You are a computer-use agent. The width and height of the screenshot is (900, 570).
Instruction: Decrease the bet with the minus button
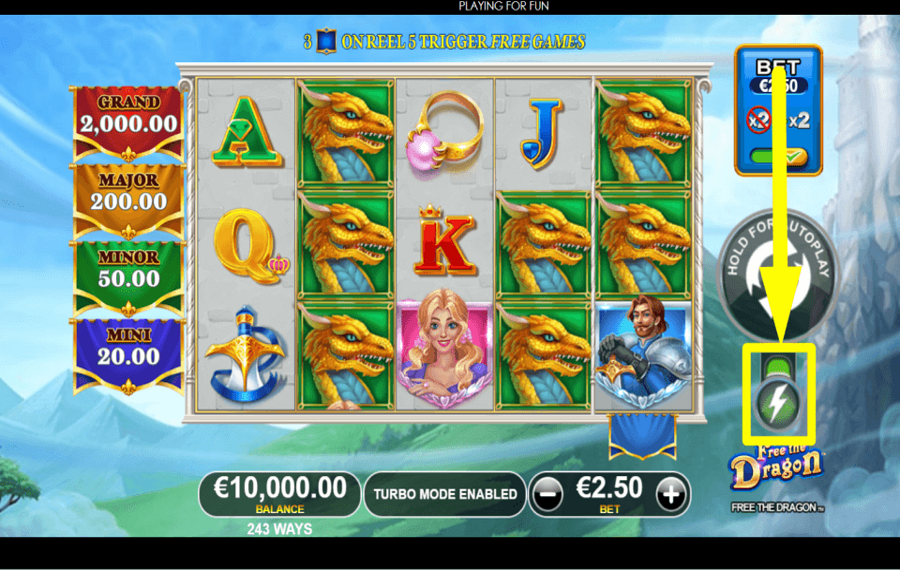point(546,493)
